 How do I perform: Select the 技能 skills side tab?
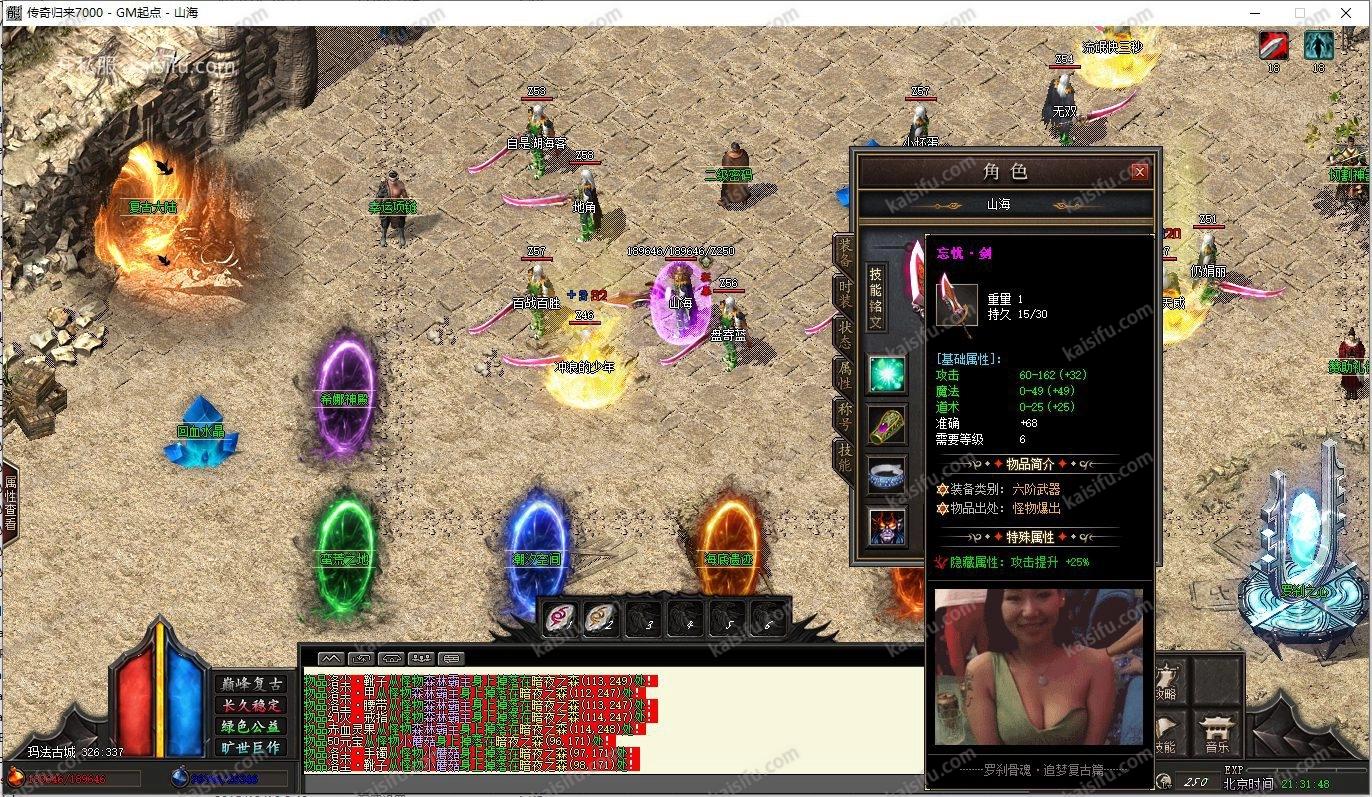845,455
